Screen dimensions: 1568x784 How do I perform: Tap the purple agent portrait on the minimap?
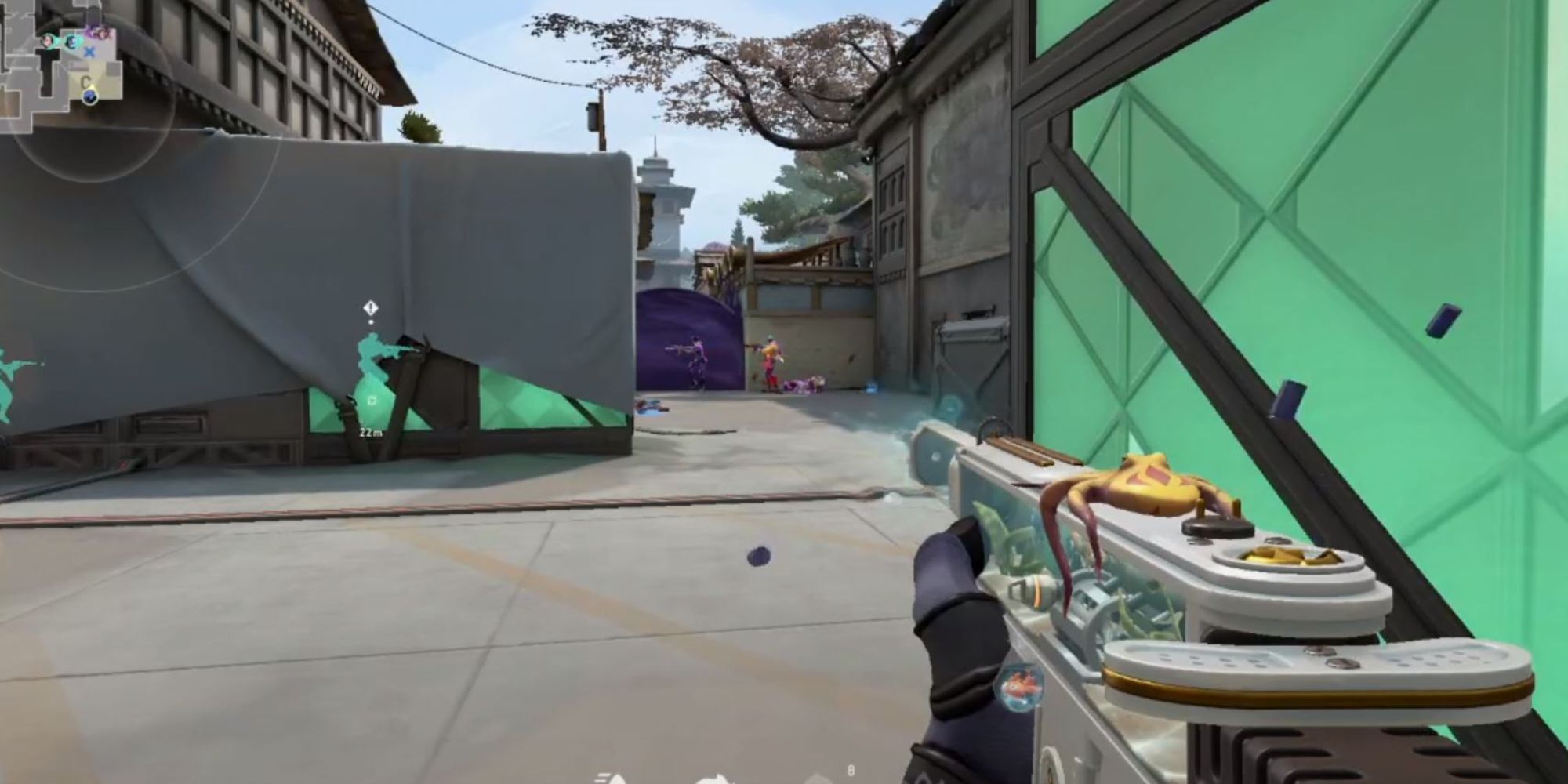point(101,32)
